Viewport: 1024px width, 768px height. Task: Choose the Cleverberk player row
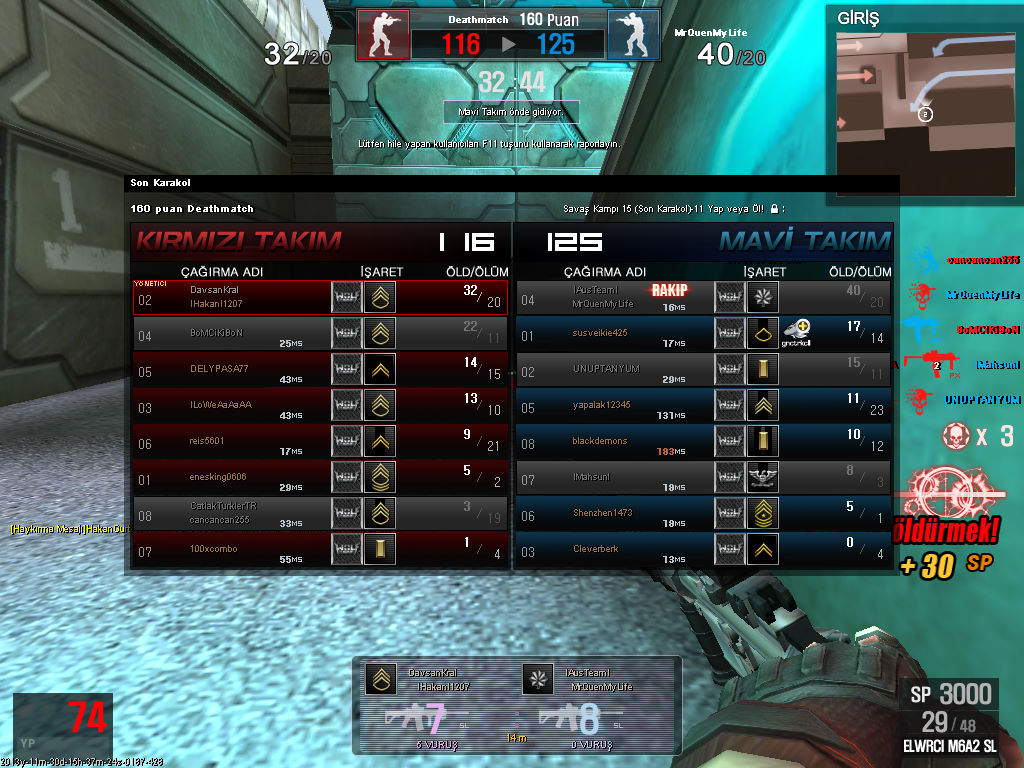704,549
